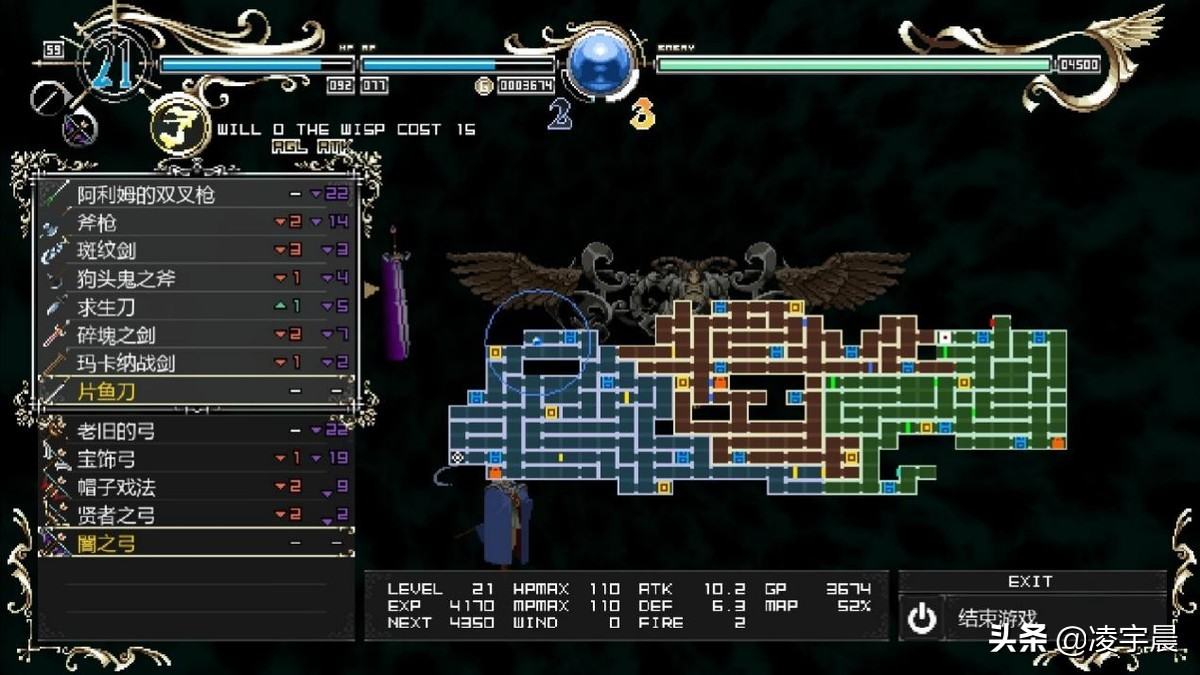Image resolution: width=1200 pixels, height=675 pixels.
Task: Click the castle map display
Action: point(760,395)
